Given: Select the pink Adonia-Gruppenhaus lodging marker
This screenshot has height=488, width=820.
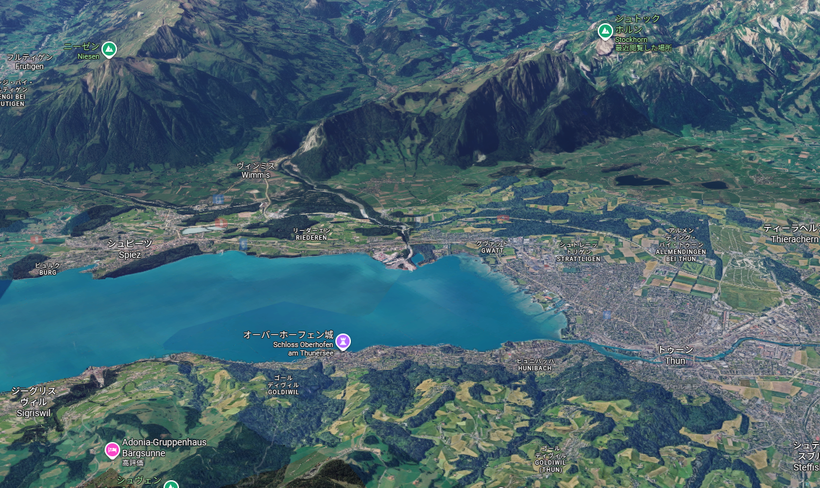Looking at the screenshot, I should 112,450.
